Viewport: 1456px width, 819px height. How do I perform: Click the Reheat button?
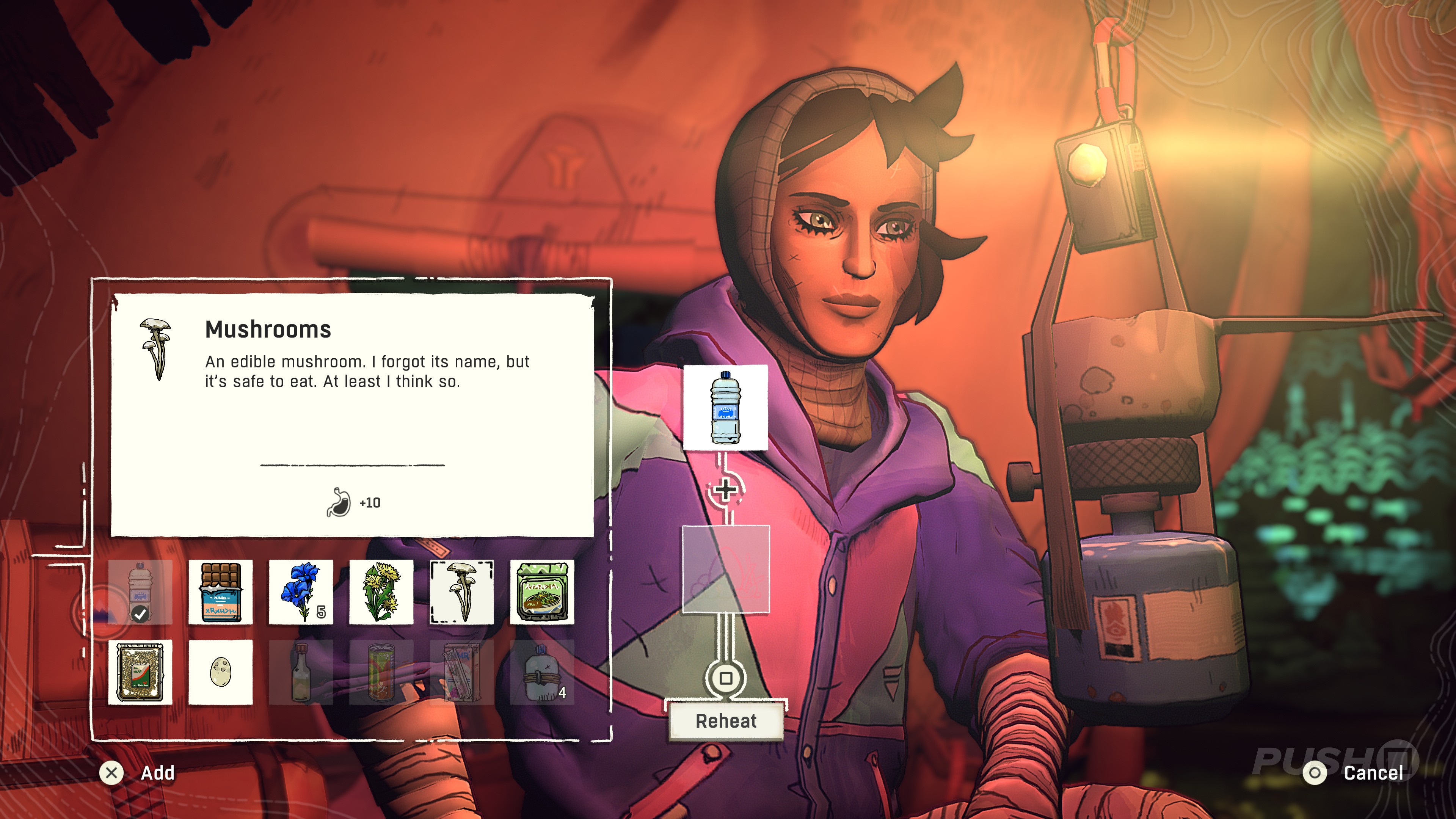coord(726,721)
